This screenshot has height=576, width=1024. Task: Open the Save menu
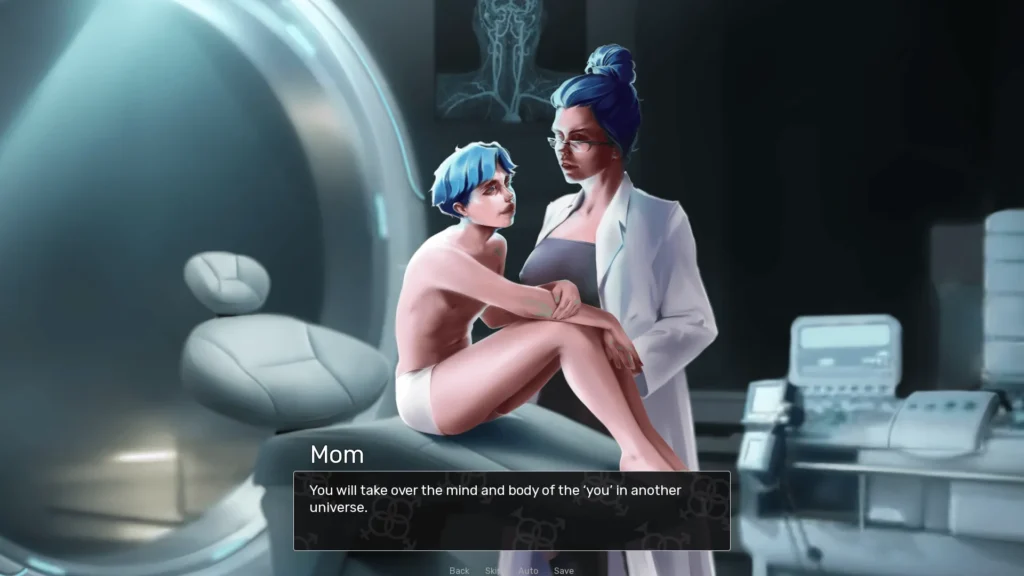coord(564,570)
